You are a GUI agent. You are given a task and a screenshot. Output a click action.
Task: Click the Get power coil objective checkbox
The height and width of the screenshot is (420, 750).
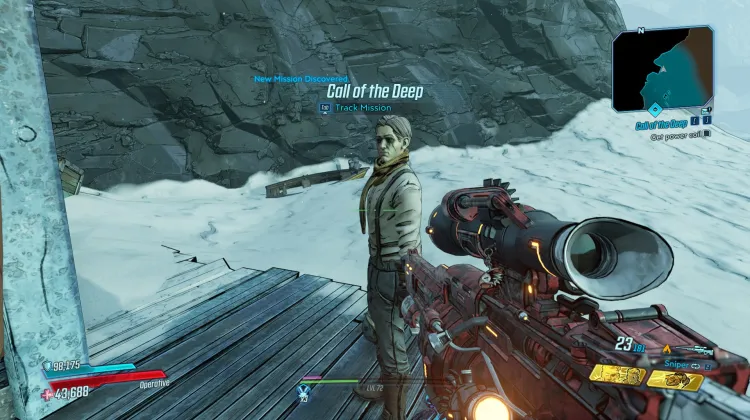click(x=707, y=134)
